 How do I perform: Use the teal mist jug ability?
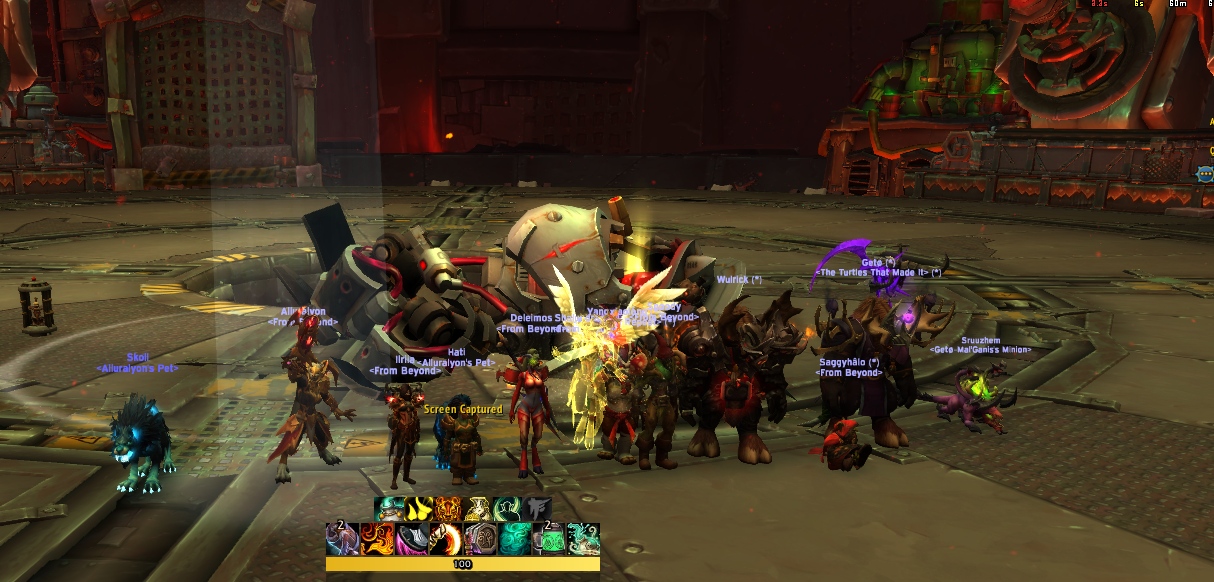click(x=583, y=539)
